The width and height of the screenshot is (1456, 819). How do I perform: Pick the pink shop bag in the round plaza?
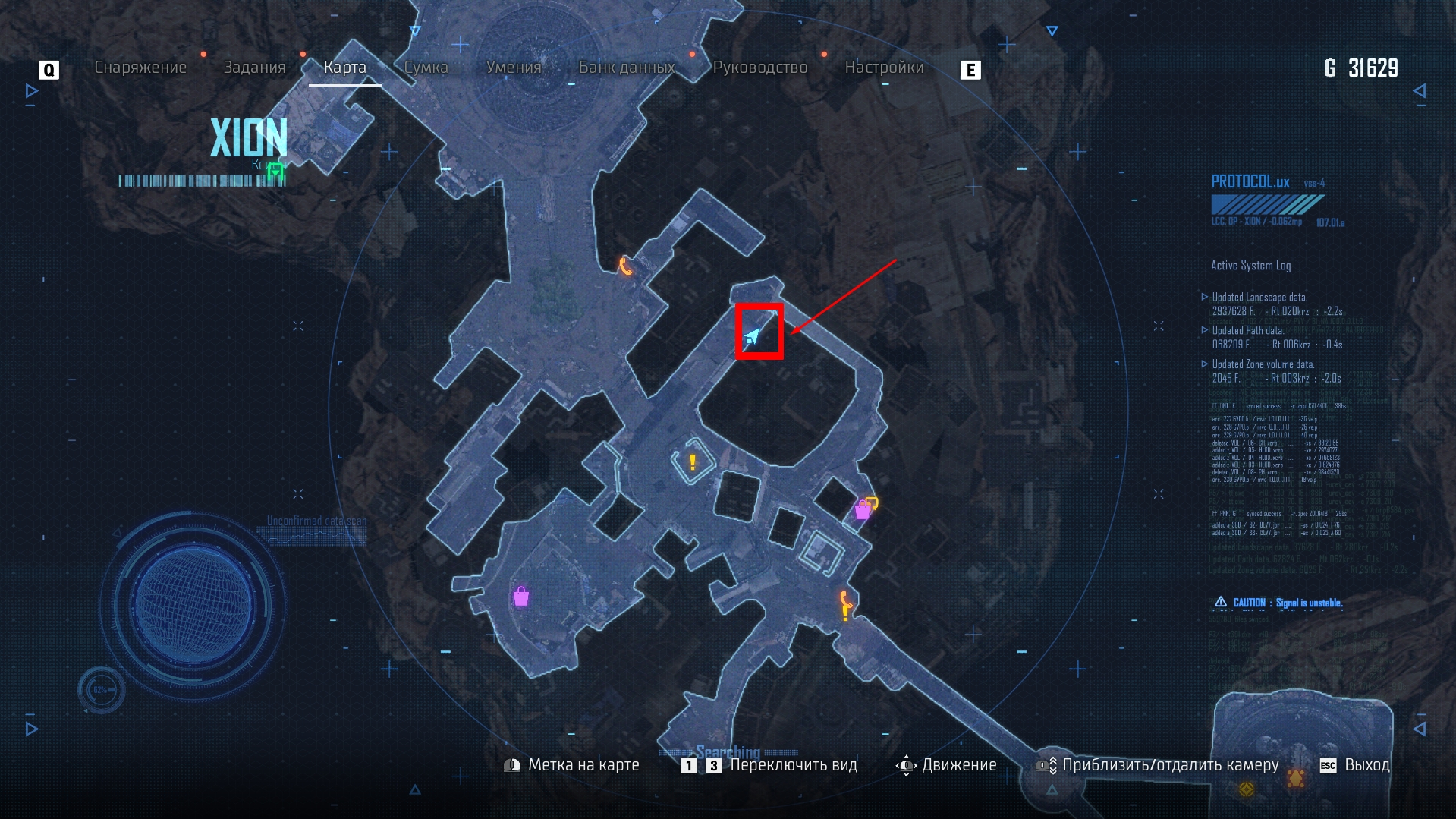(x=520, y=597)
